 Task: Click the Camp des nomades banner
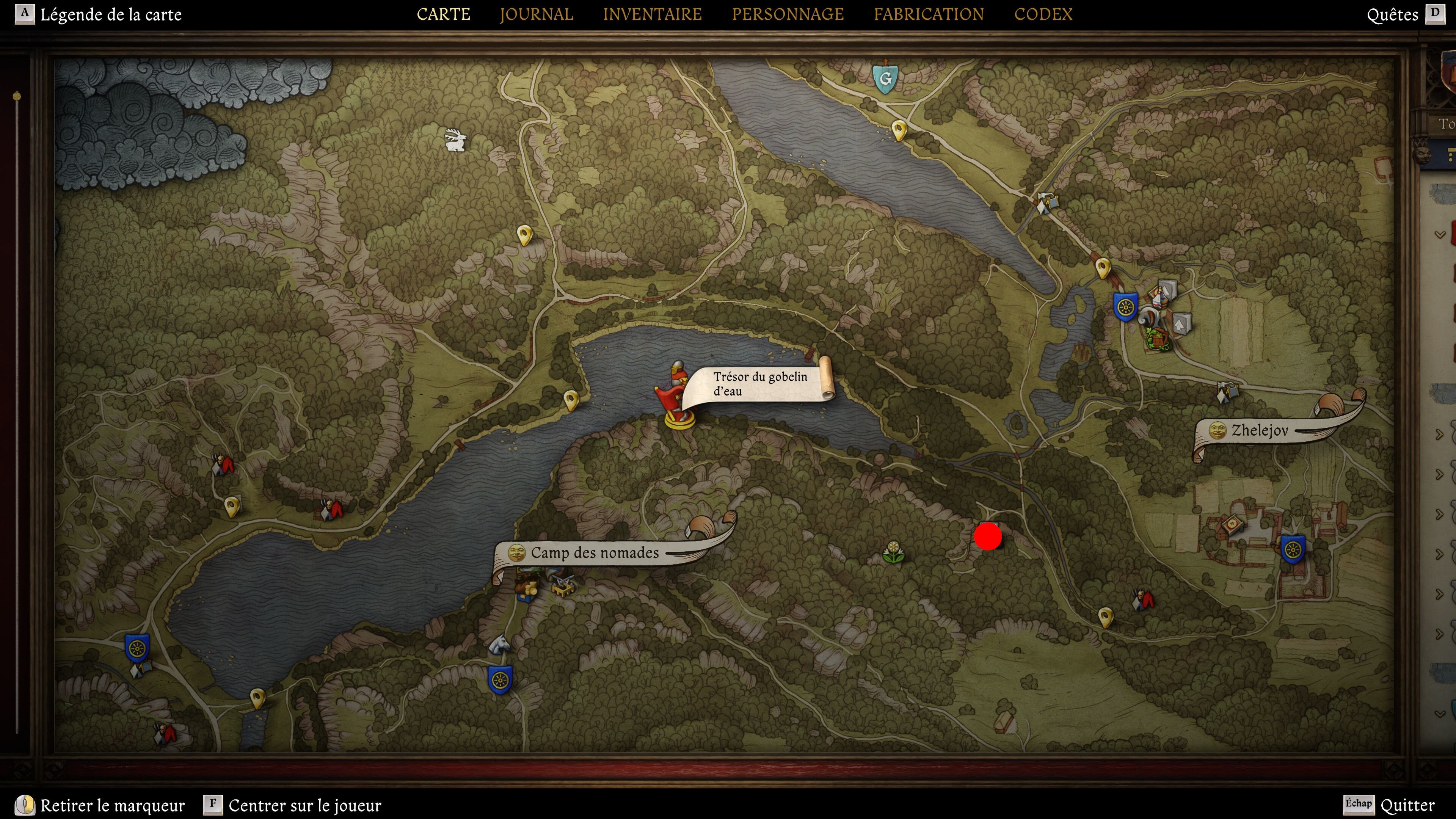pos(594,552)
